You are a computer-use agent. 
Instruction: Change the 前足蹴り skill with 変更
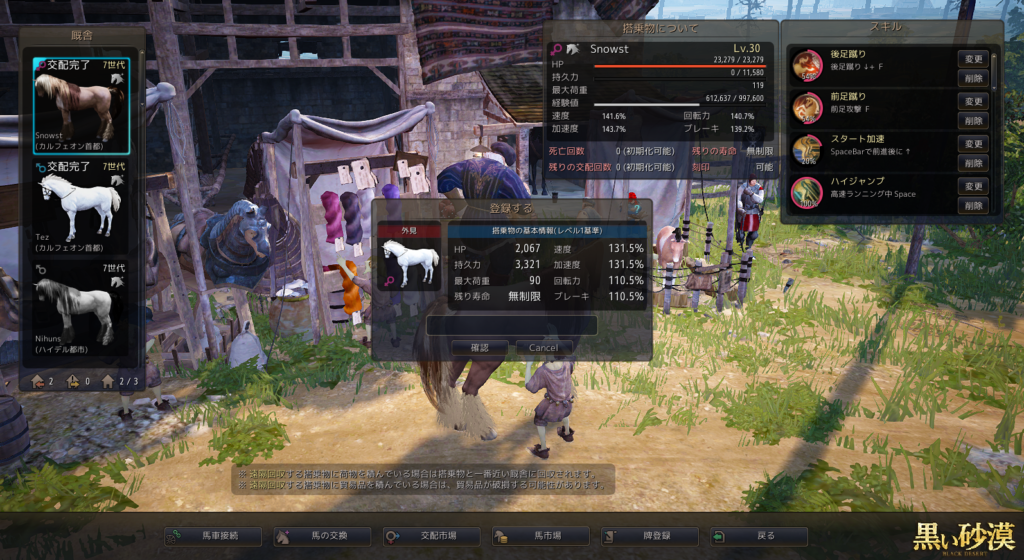tap(972, 101)
